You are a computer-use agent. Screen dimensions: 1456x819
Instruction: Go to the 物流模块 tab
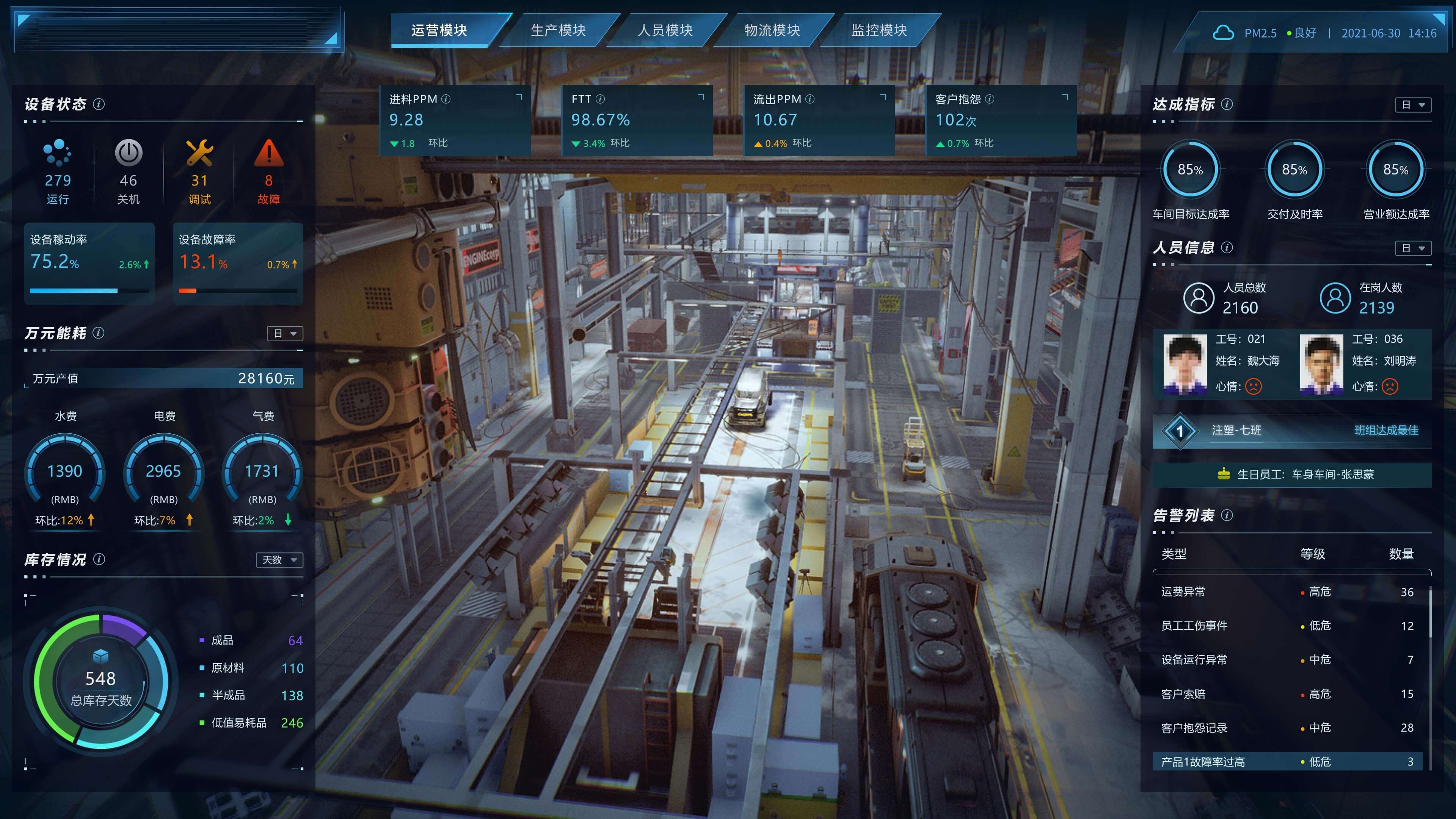pos(772,30)
